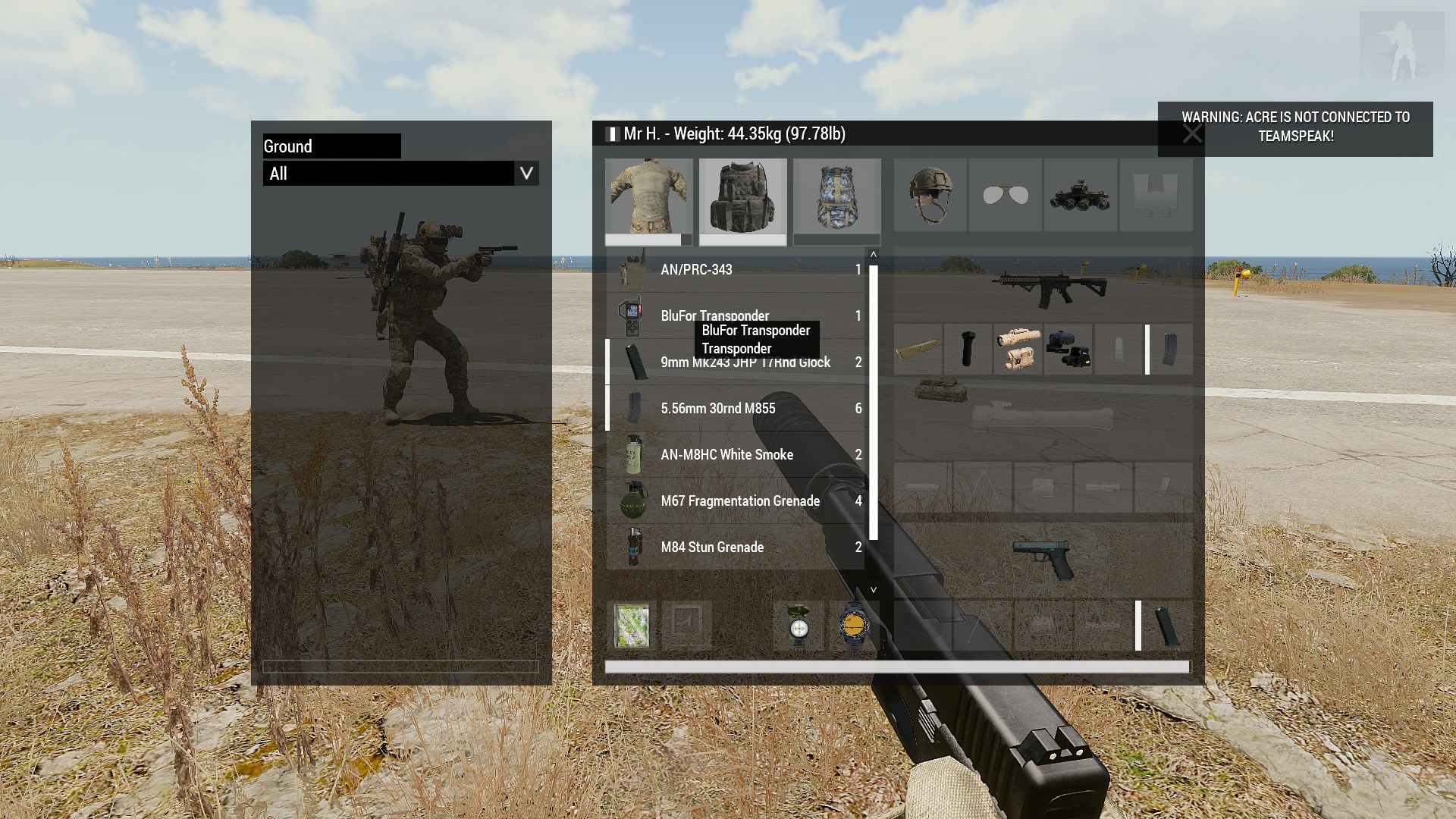Select the rifle's vertical foregrip attachment
This screenshot has height=819, width=1456.
point(967,349)
